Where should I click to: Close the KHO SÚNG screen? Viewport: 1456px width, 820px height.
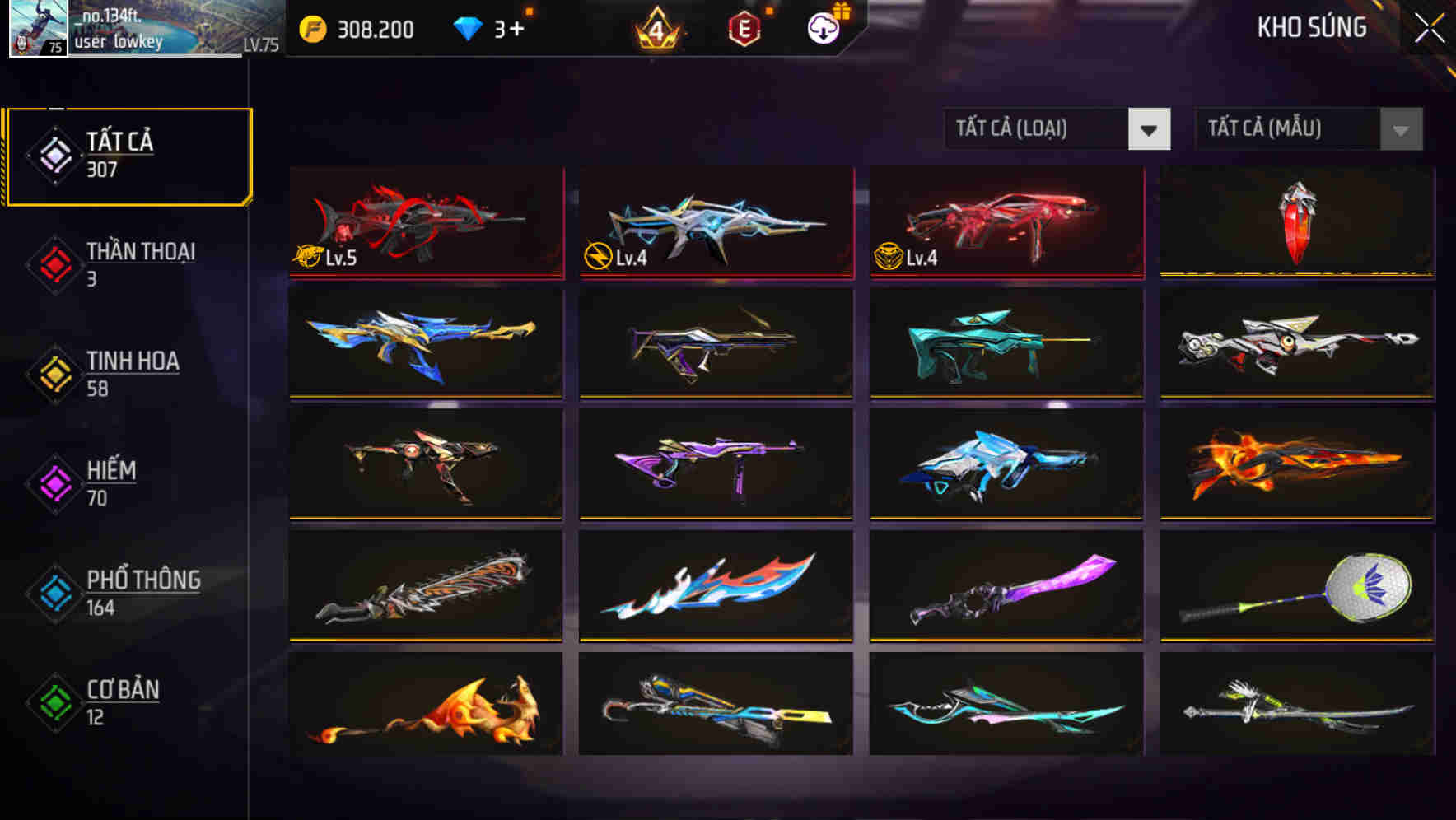[x=1430, y=27]
